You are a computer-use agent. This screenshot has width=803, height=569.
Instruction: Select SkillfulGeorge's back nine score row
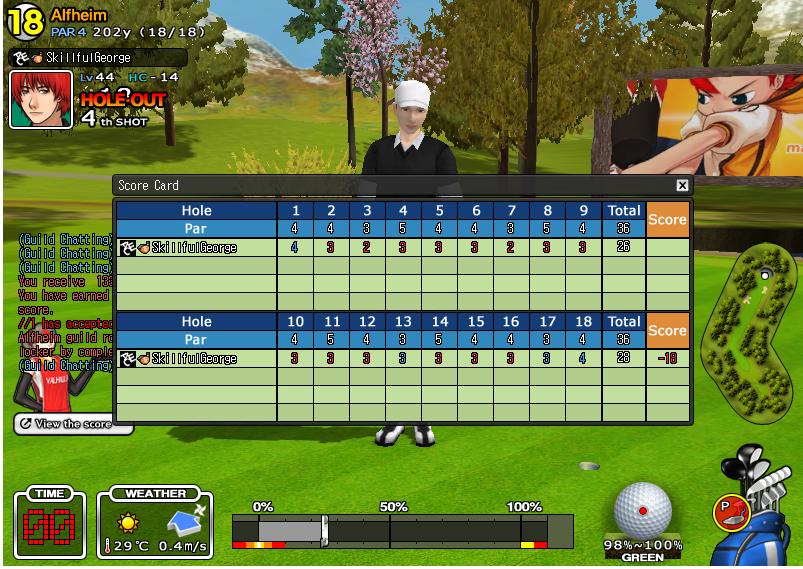point(400,358)
